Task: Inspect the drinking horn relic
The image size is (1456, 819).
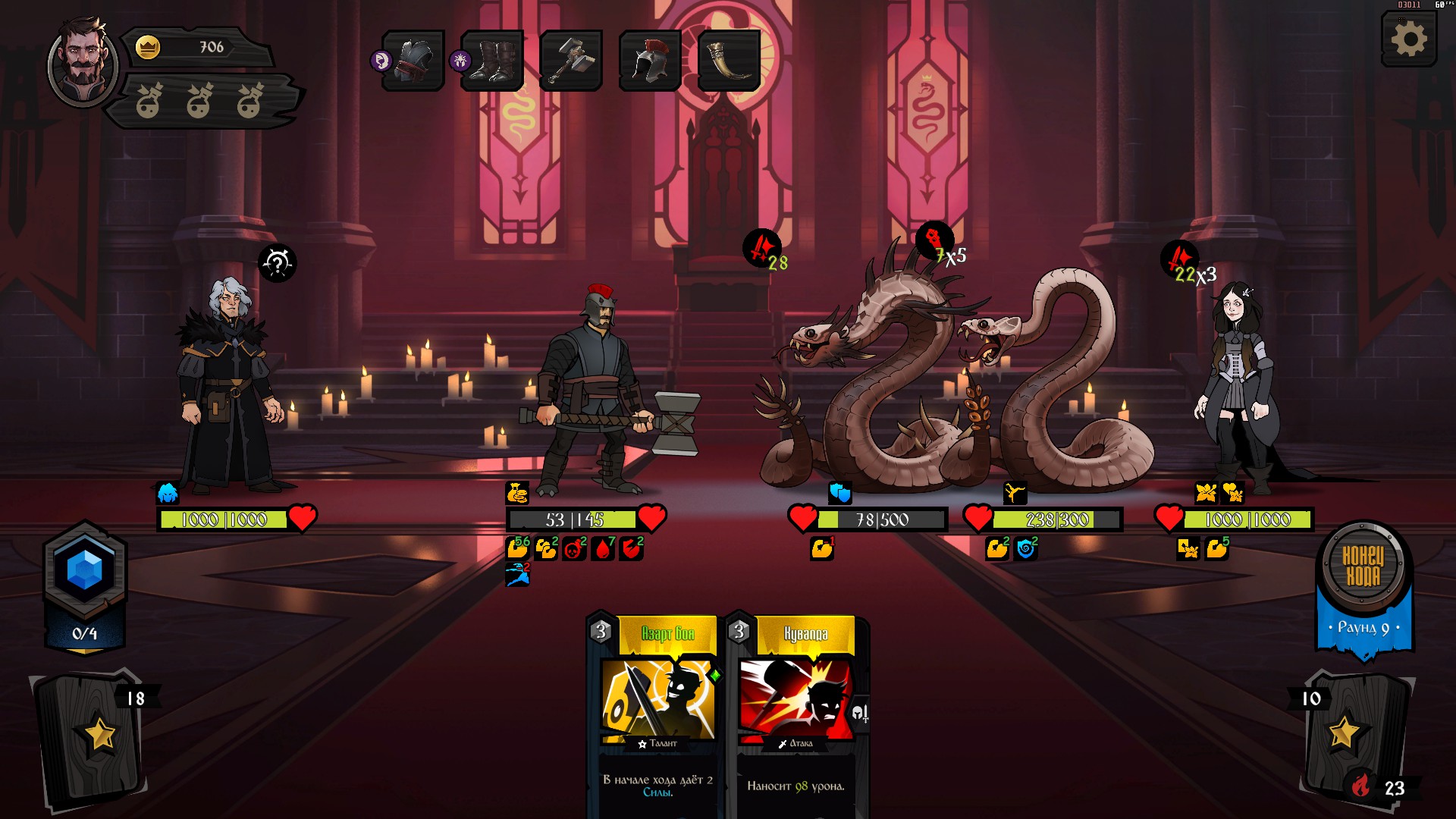Action: 729,61
